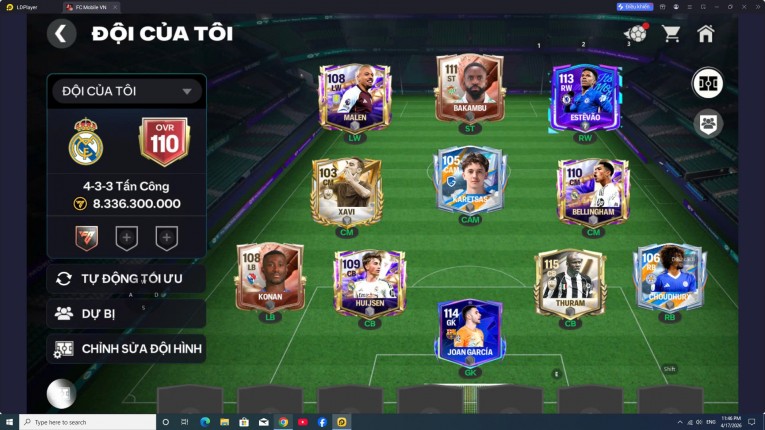The width and height of the screenshot is (765, 430).
Task: Go back with the arrow button
Action: [x=61, y=34]
